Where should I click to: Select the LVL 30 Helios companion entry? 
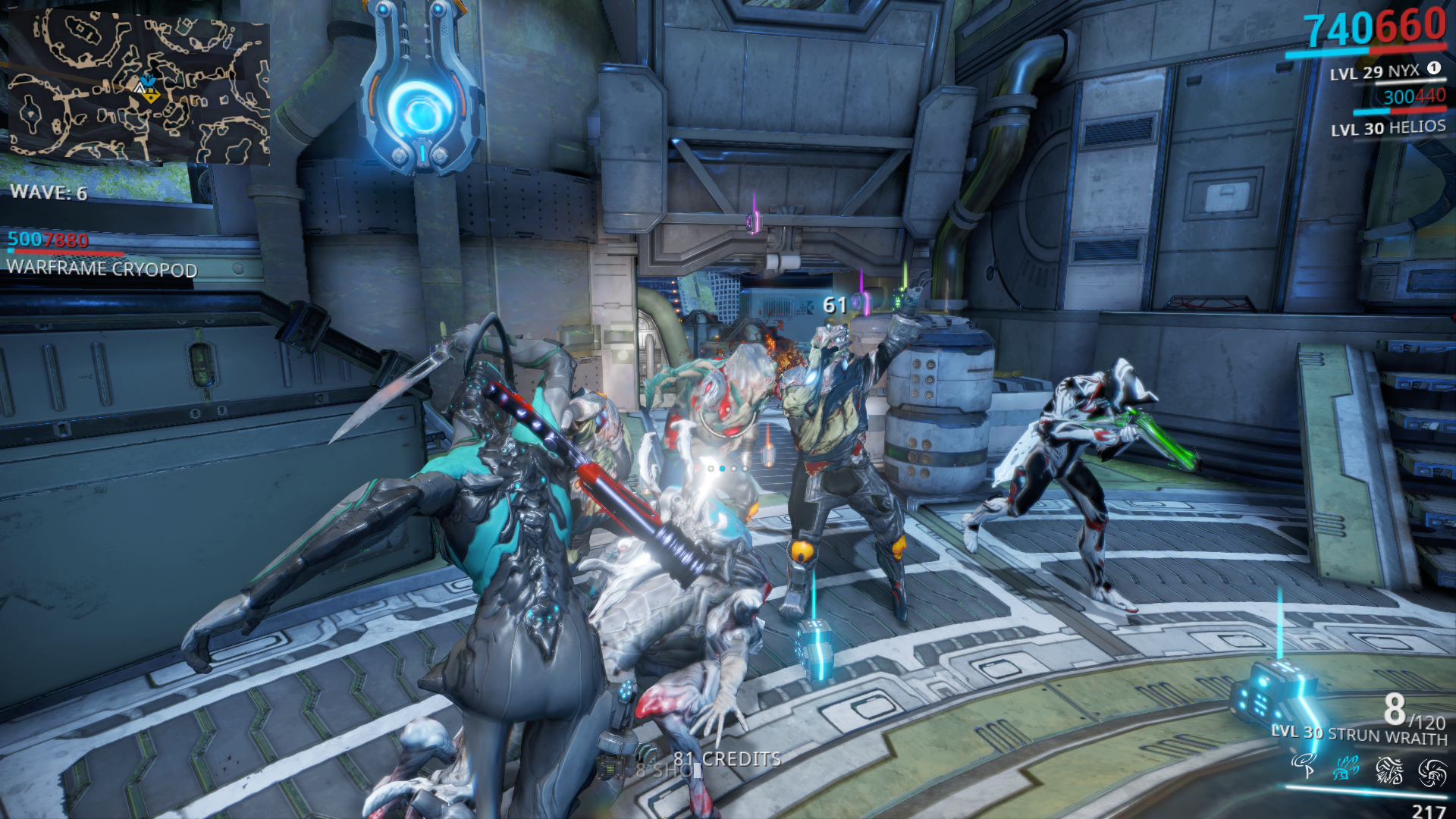click(x=1388, y=127)
